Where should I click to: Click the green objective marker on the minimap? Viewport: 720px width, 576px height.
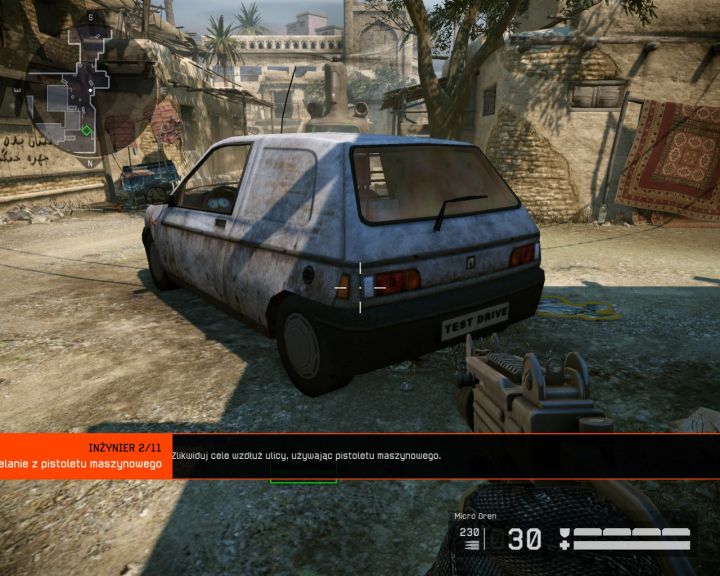coord(87,130)
